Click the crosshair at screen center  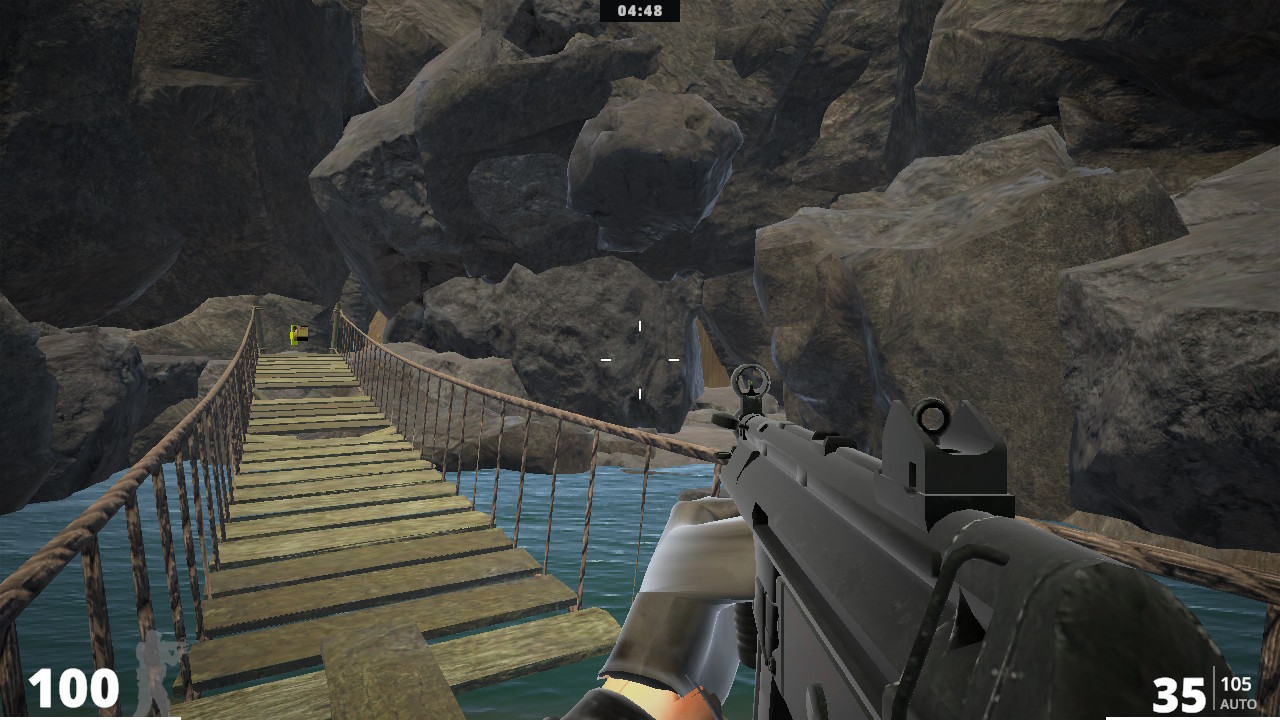pyautogui.click(x=639, y=360)
